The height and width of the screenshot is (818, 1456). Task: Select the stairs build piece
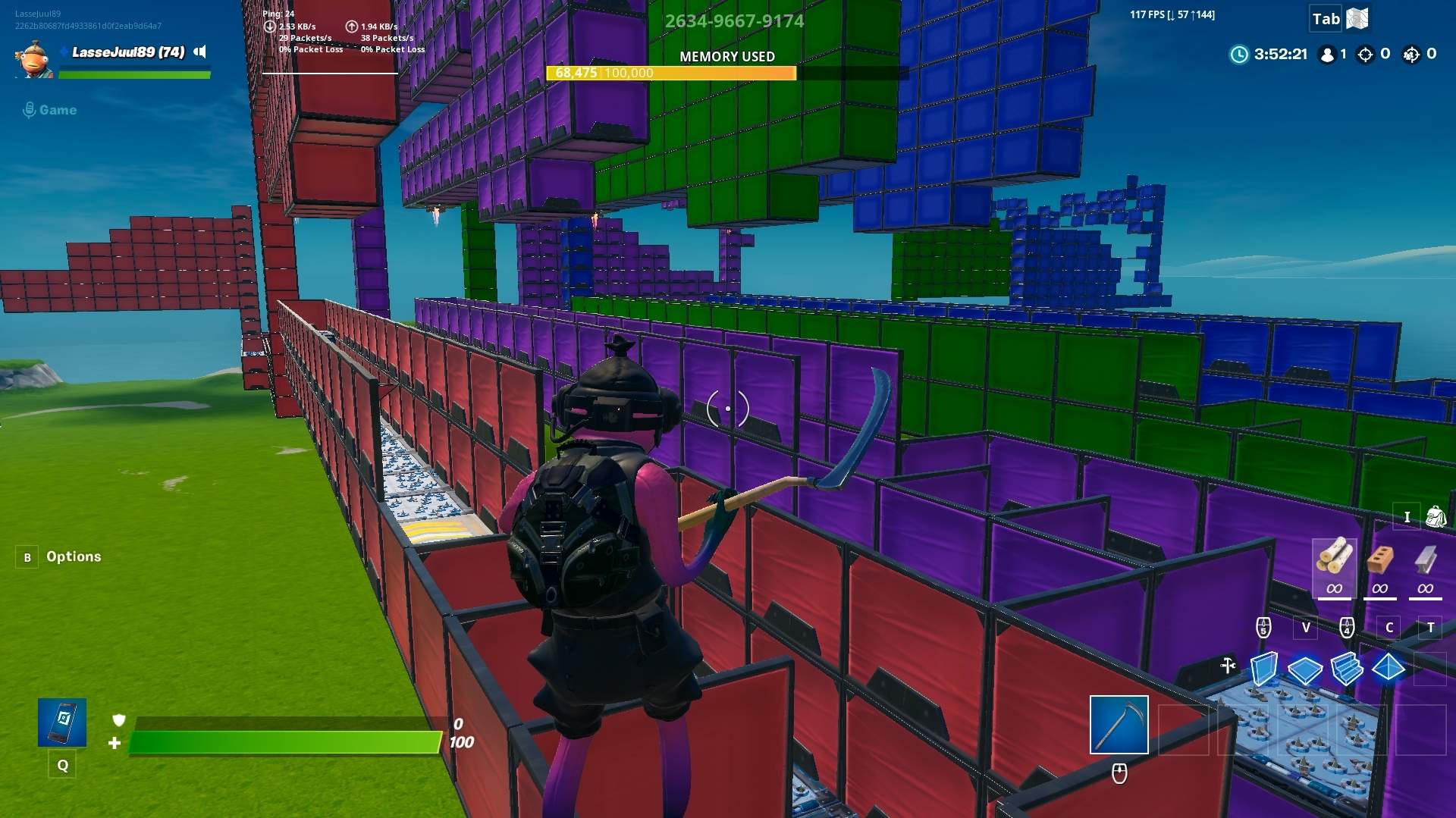point(1348,669)
